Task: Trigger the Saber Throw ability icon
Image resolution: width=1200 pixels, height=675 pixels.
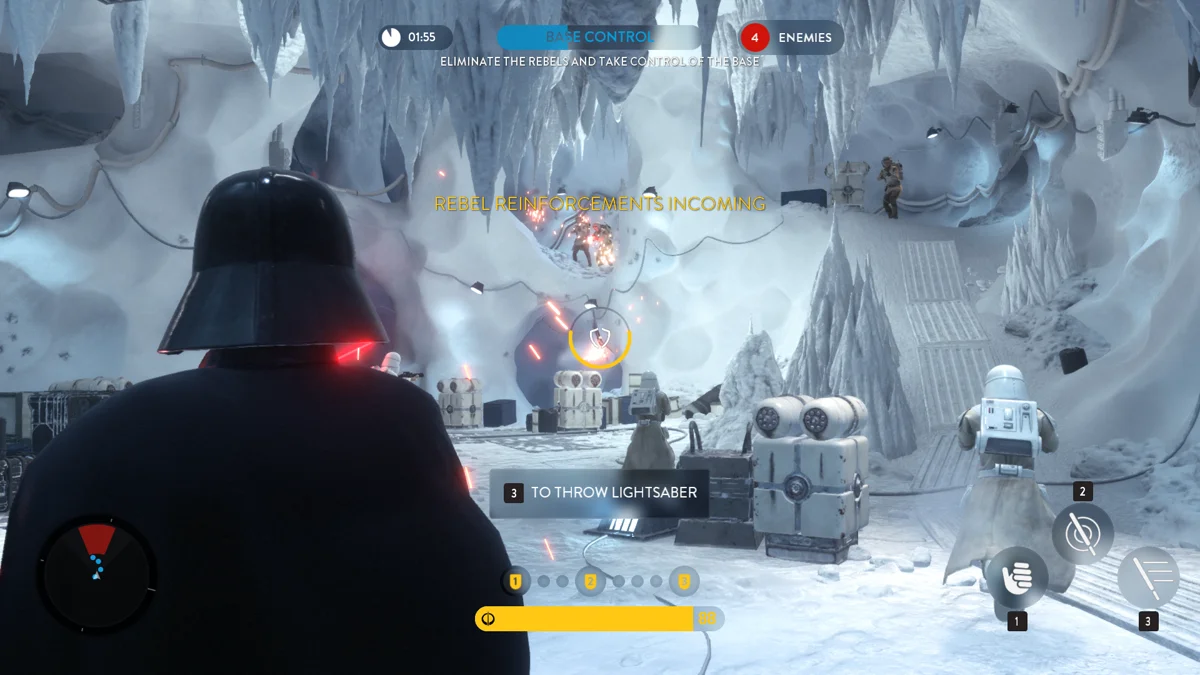Action: (1148, 577)
